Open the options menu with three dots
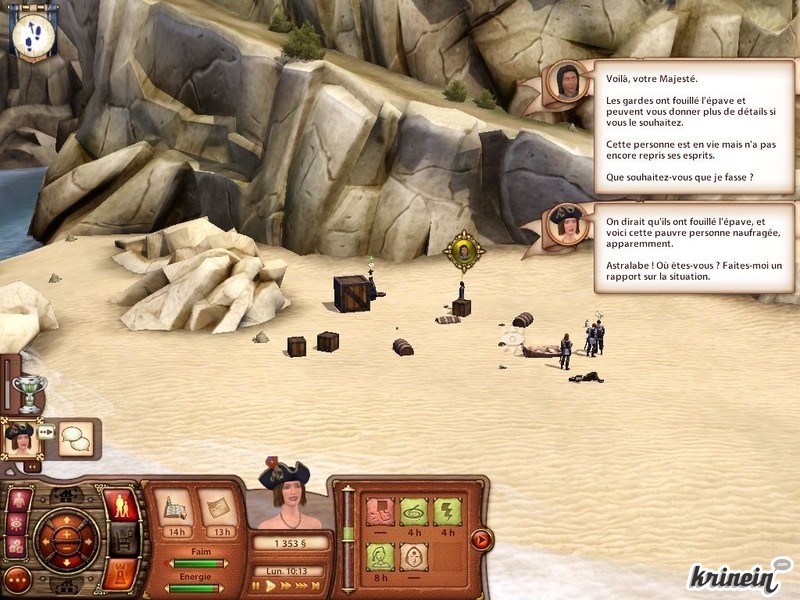Viewport: 800px width, 600px height. [x=18, y=579]
